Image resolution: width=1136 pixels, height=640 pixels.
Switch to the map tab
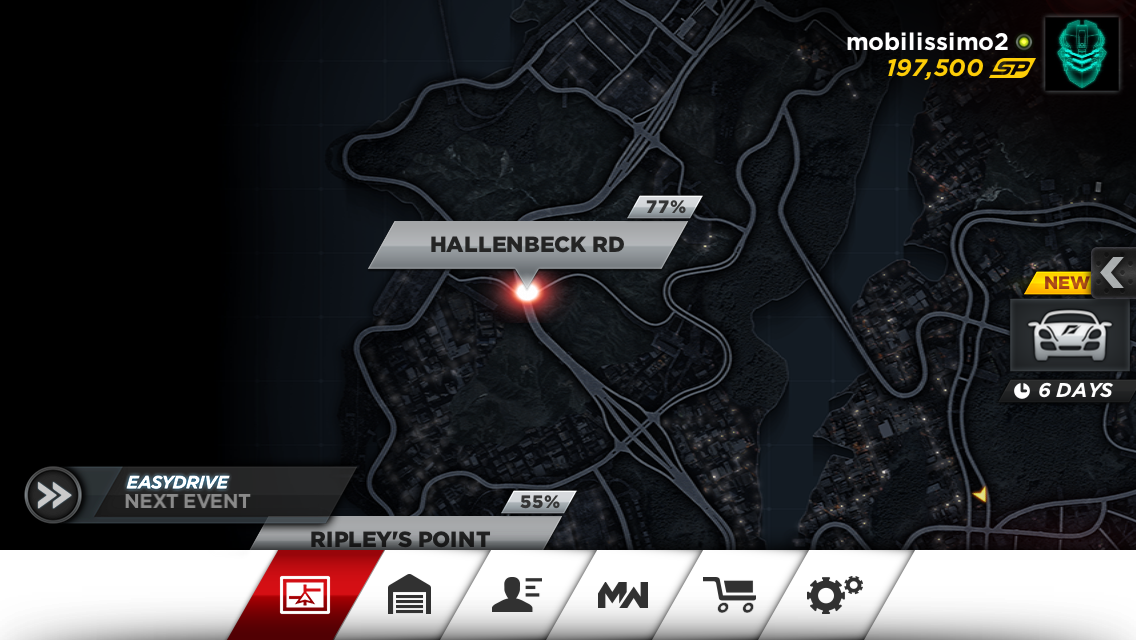(x=305, y=596)
